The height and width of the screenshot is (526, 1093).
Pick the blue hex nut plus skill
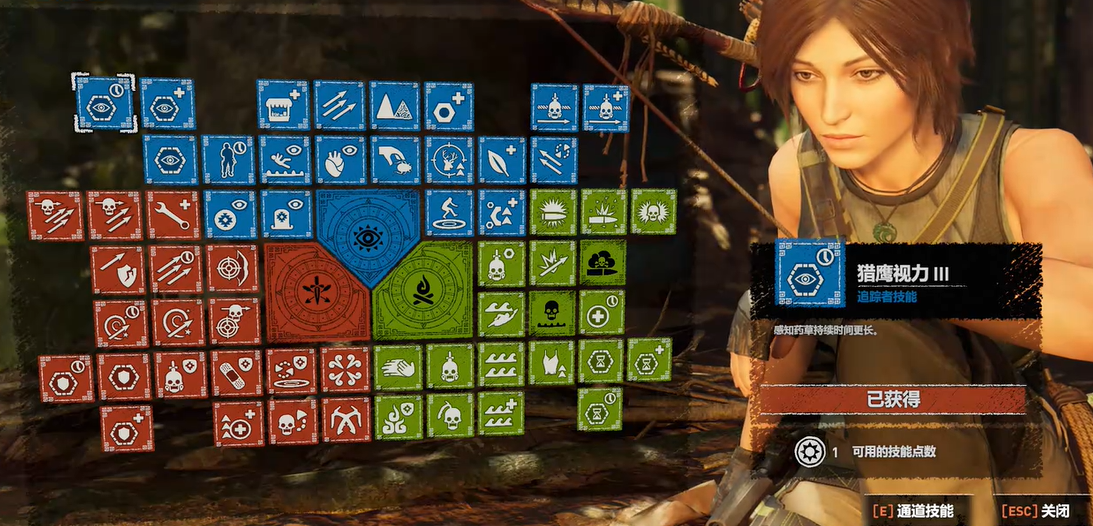[x=448, y=105]
